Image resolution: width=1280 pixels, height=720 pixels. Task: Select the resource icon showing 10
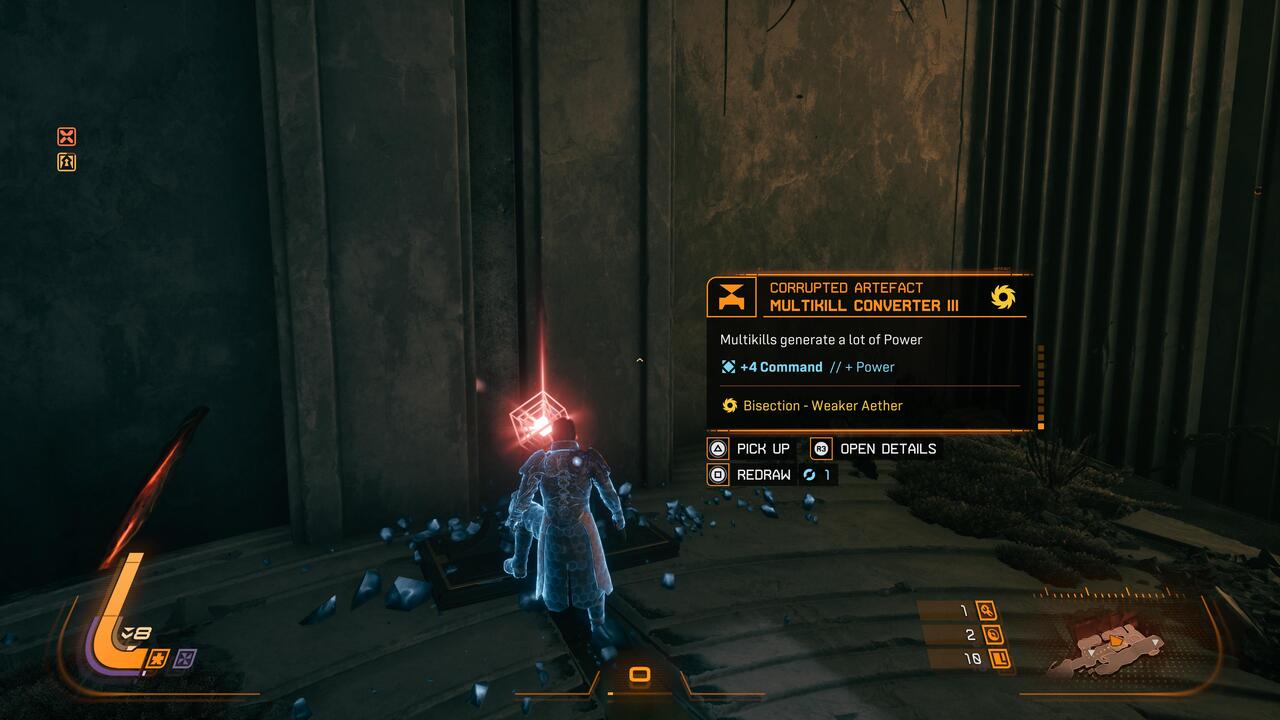coord(997,658)
